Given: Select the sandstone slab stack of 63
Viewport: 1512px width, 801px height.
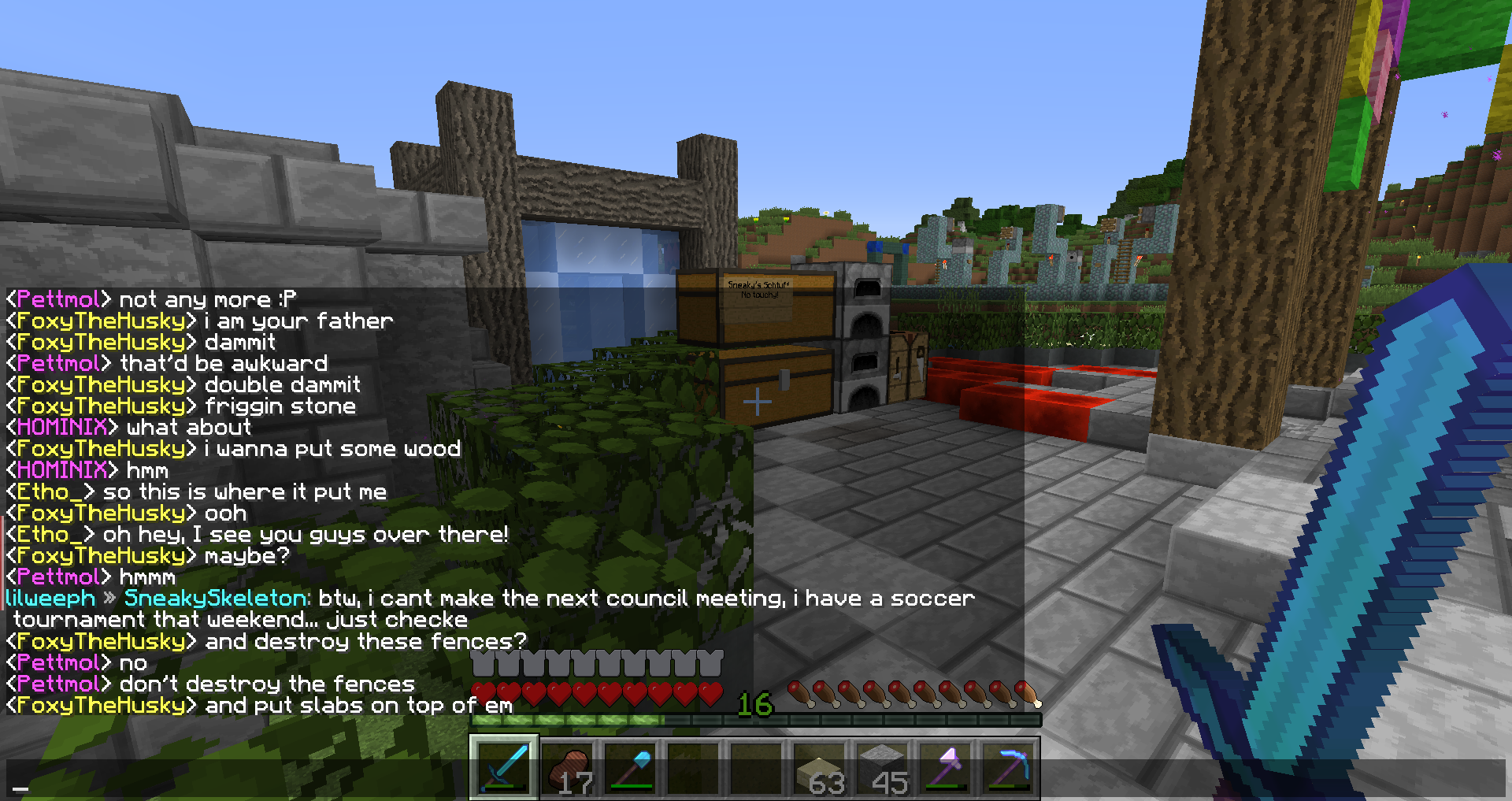Looking at the screenshot, I should coord(819,767).
